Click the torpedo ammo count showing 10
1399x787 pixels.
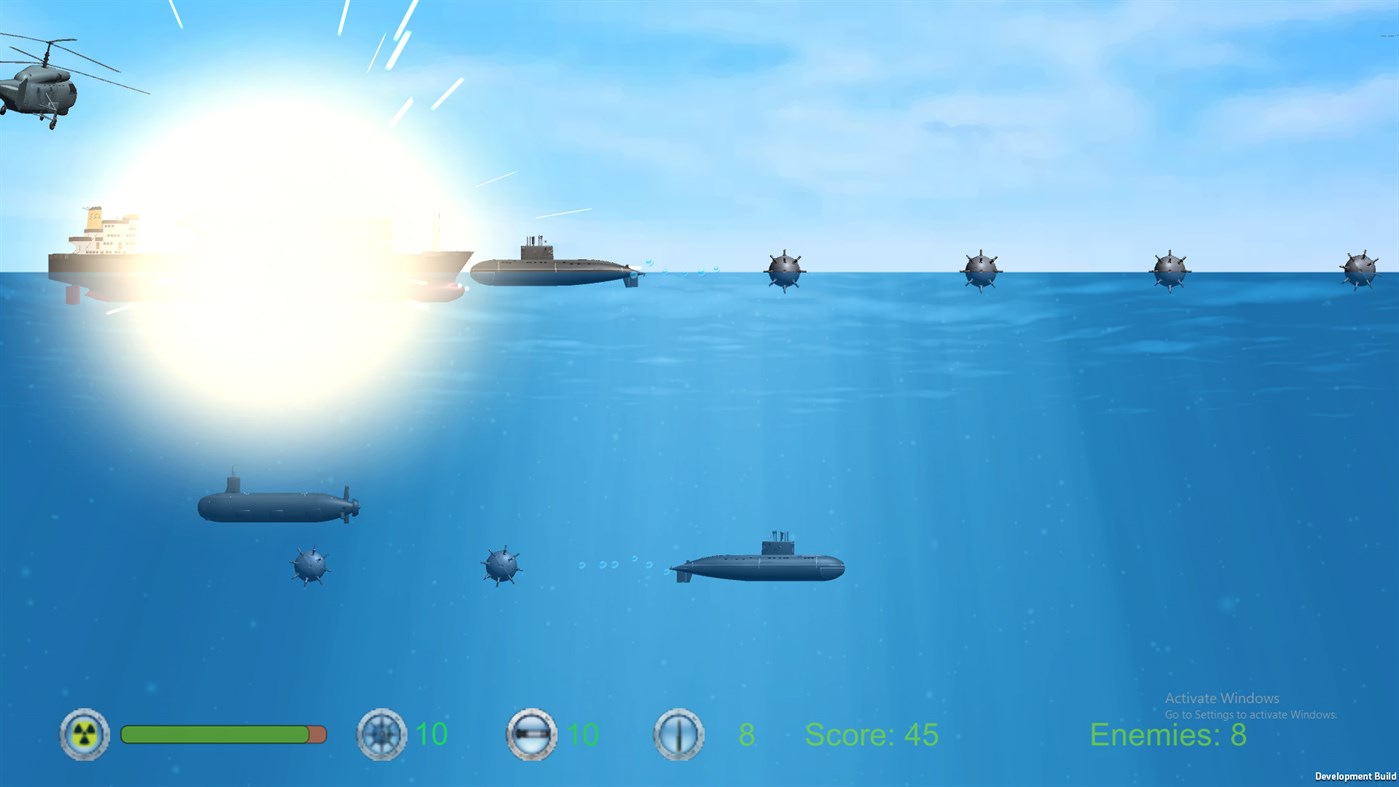580,734
